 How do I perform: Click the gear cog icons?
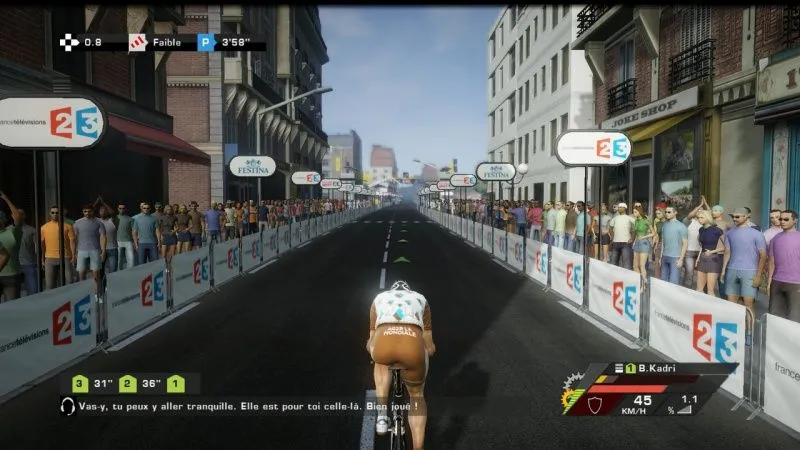573,391
